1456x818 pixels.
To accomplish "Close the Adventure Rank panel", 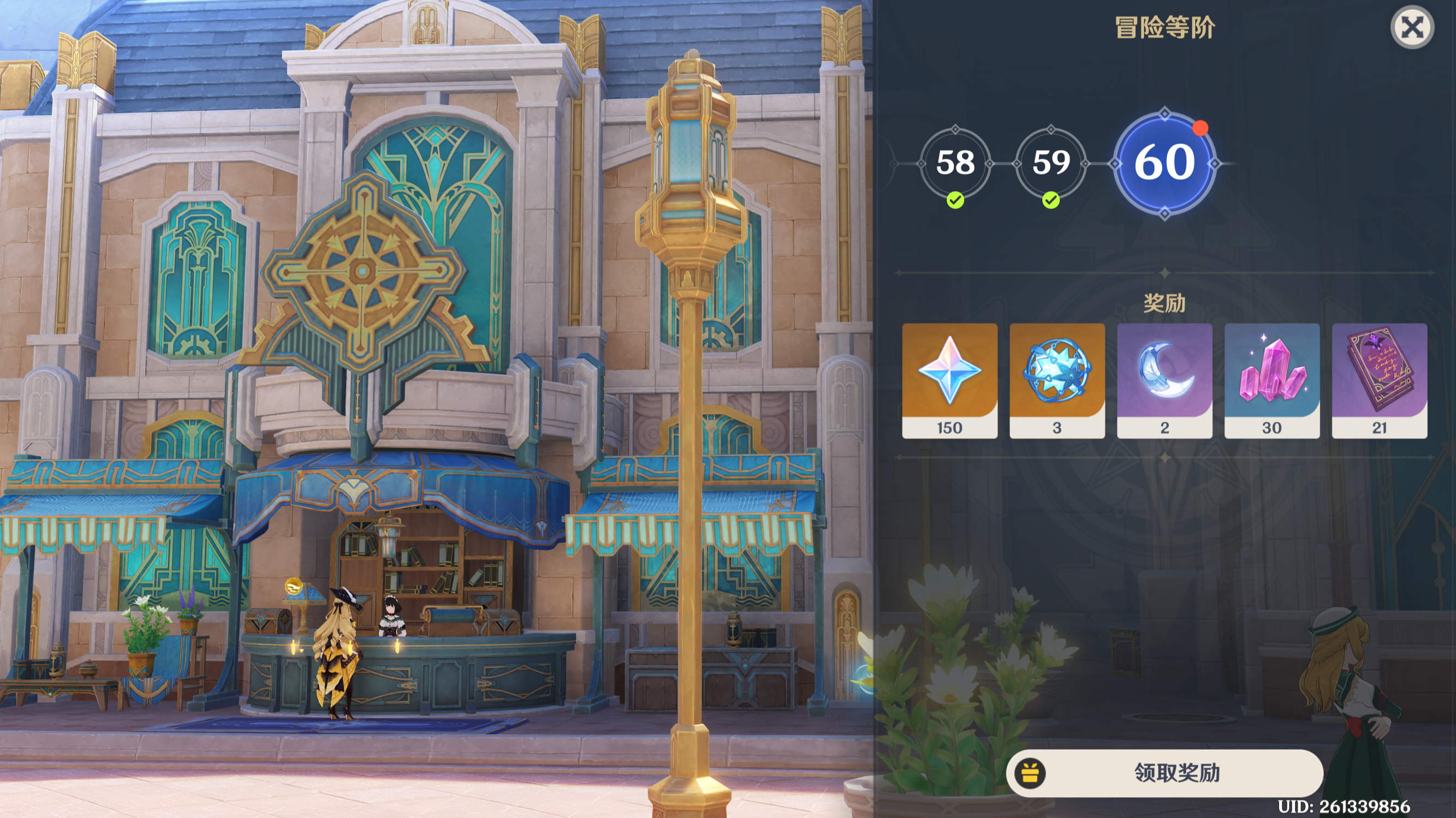I will 1411,27.
